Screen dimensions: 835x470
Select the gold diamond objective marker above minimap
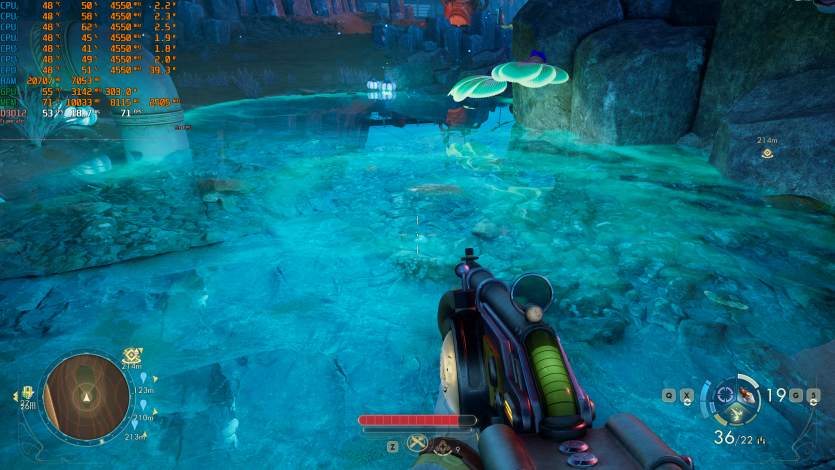[x=131, y=355]
